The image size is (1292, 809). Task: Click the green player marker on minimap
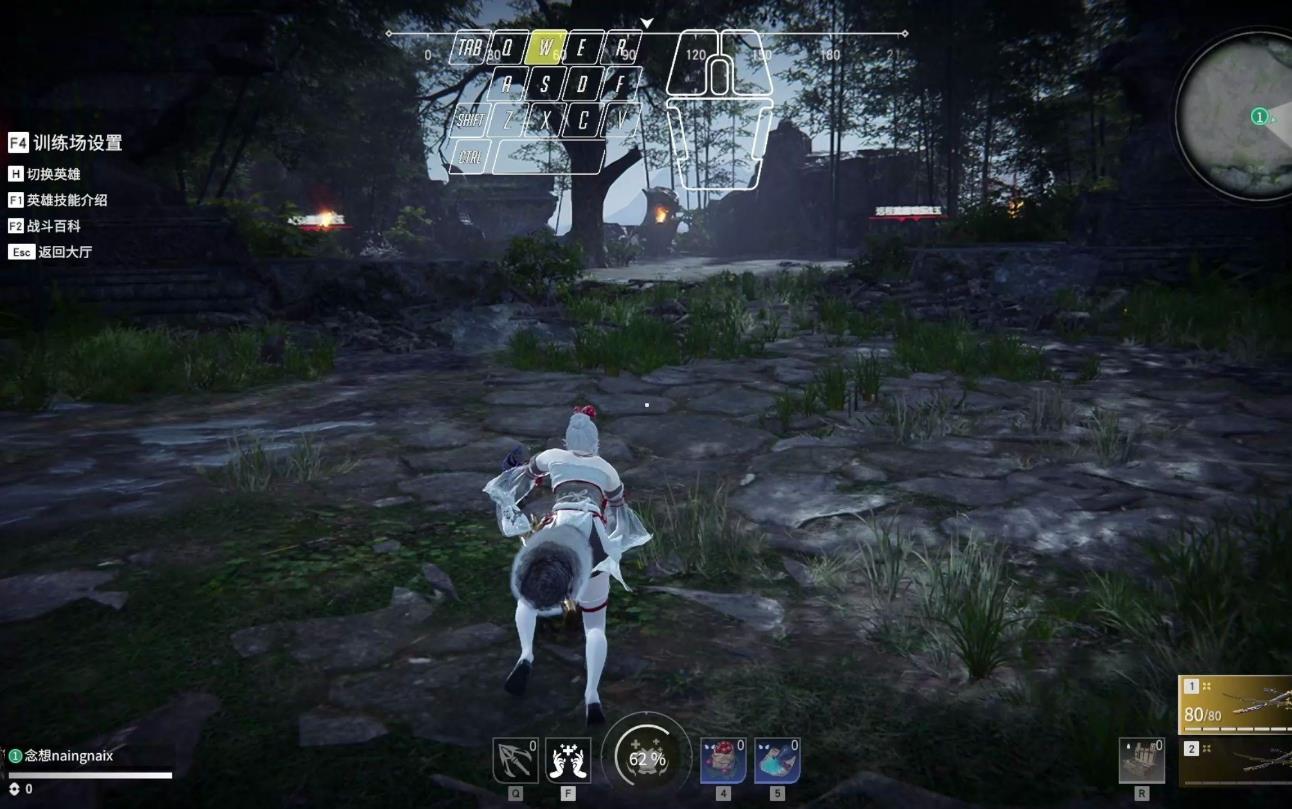(x=1259, y=117)
